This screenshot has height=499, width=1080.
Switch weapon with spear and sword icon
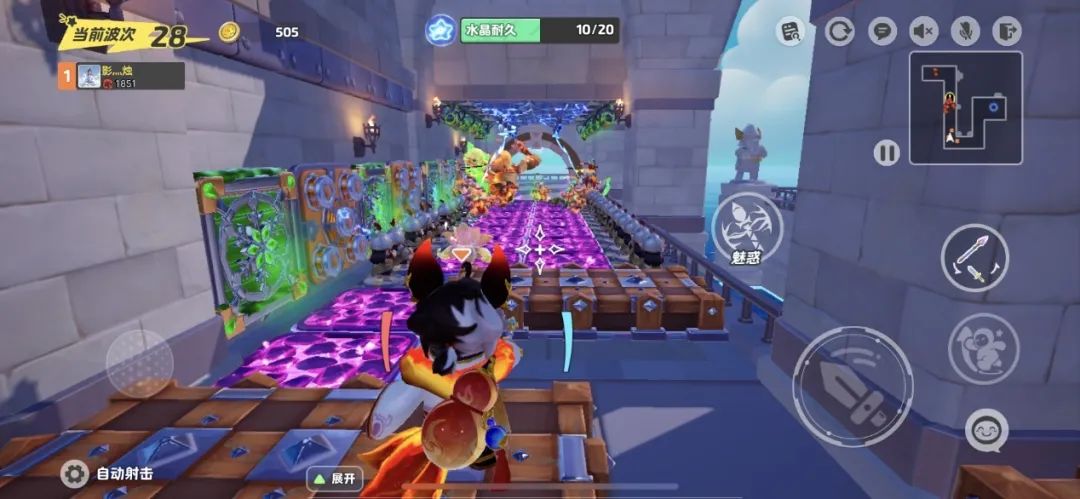pyautogui.click(x=974, y=257)
